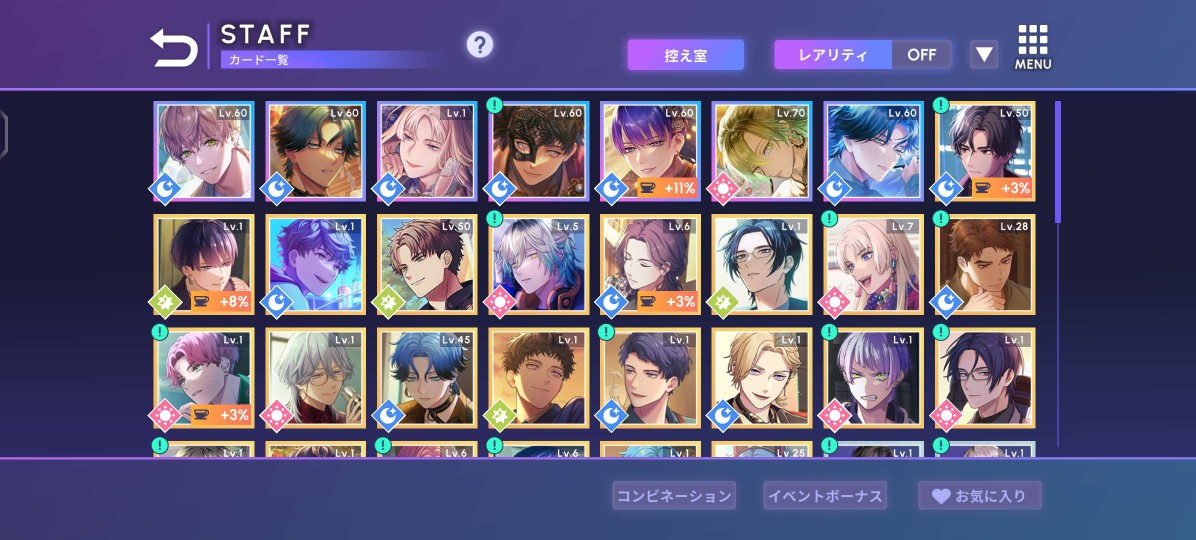The image size is (1196, 540).
Task: Filter by お気に入り favorites
Action: pyautogui.click(x=980, y=495)
